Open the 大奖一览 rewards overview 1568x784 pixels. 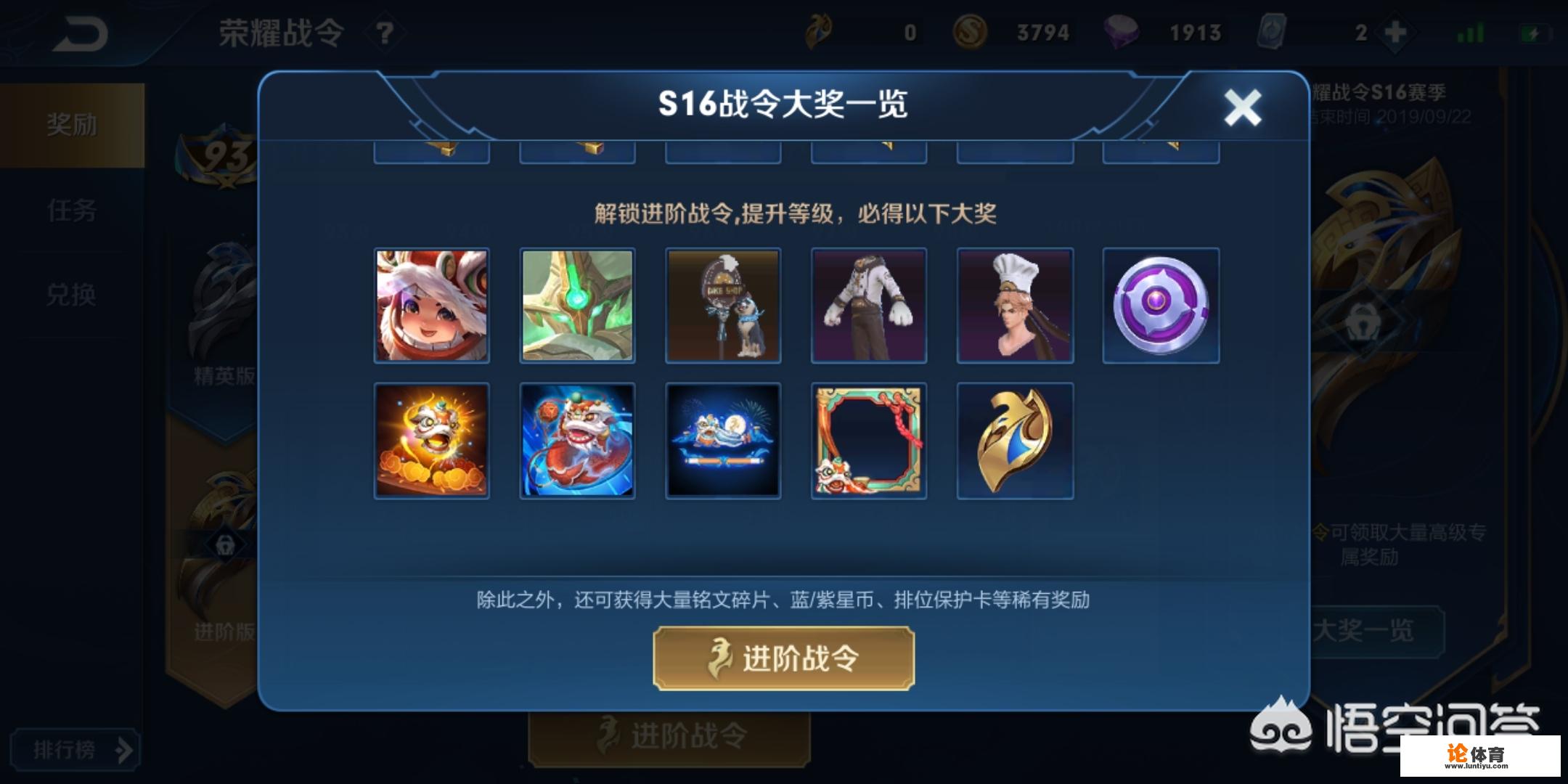[1379, 631]
